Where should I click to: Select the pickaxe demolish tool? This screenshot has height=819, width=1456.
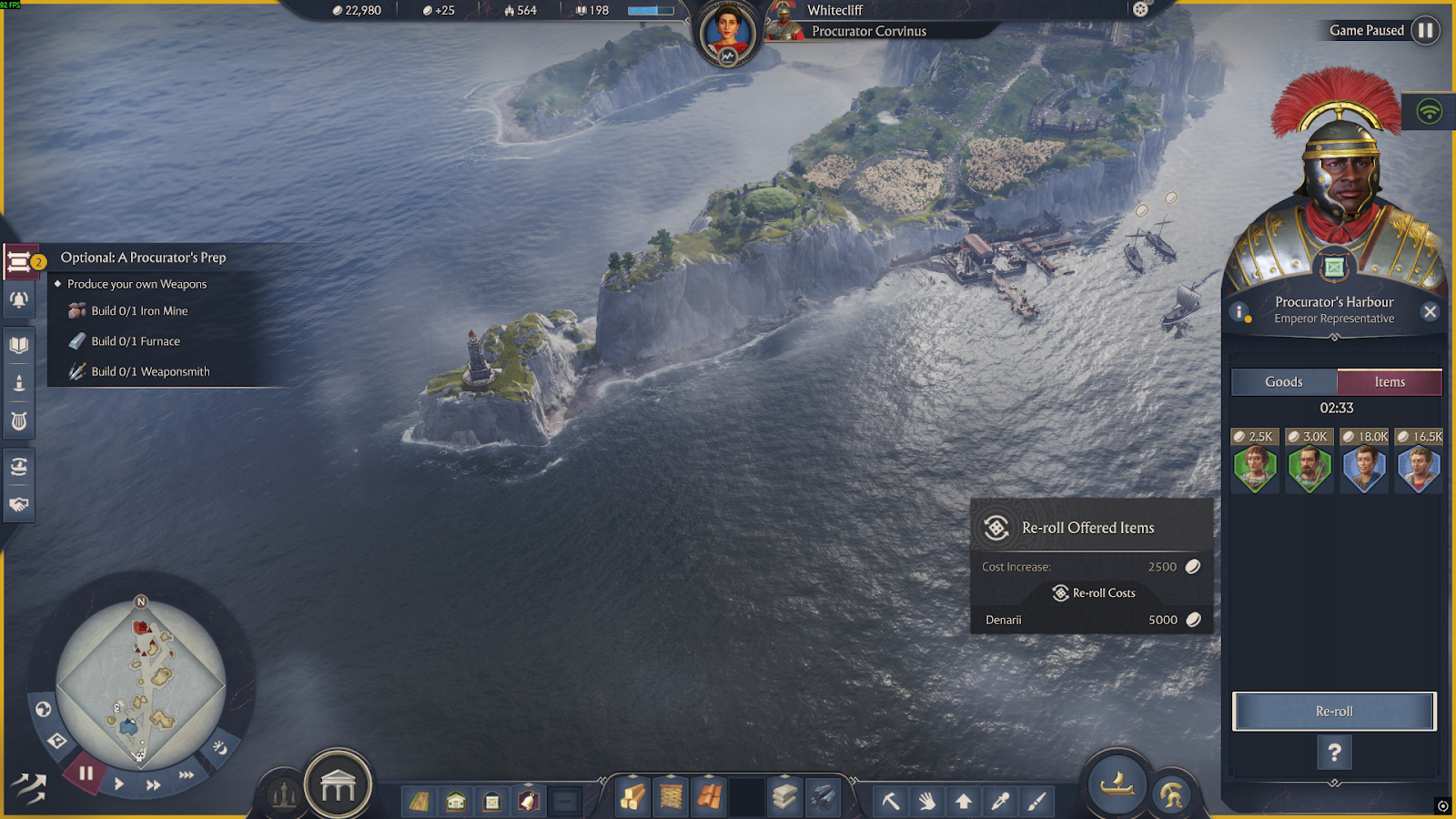891,801
